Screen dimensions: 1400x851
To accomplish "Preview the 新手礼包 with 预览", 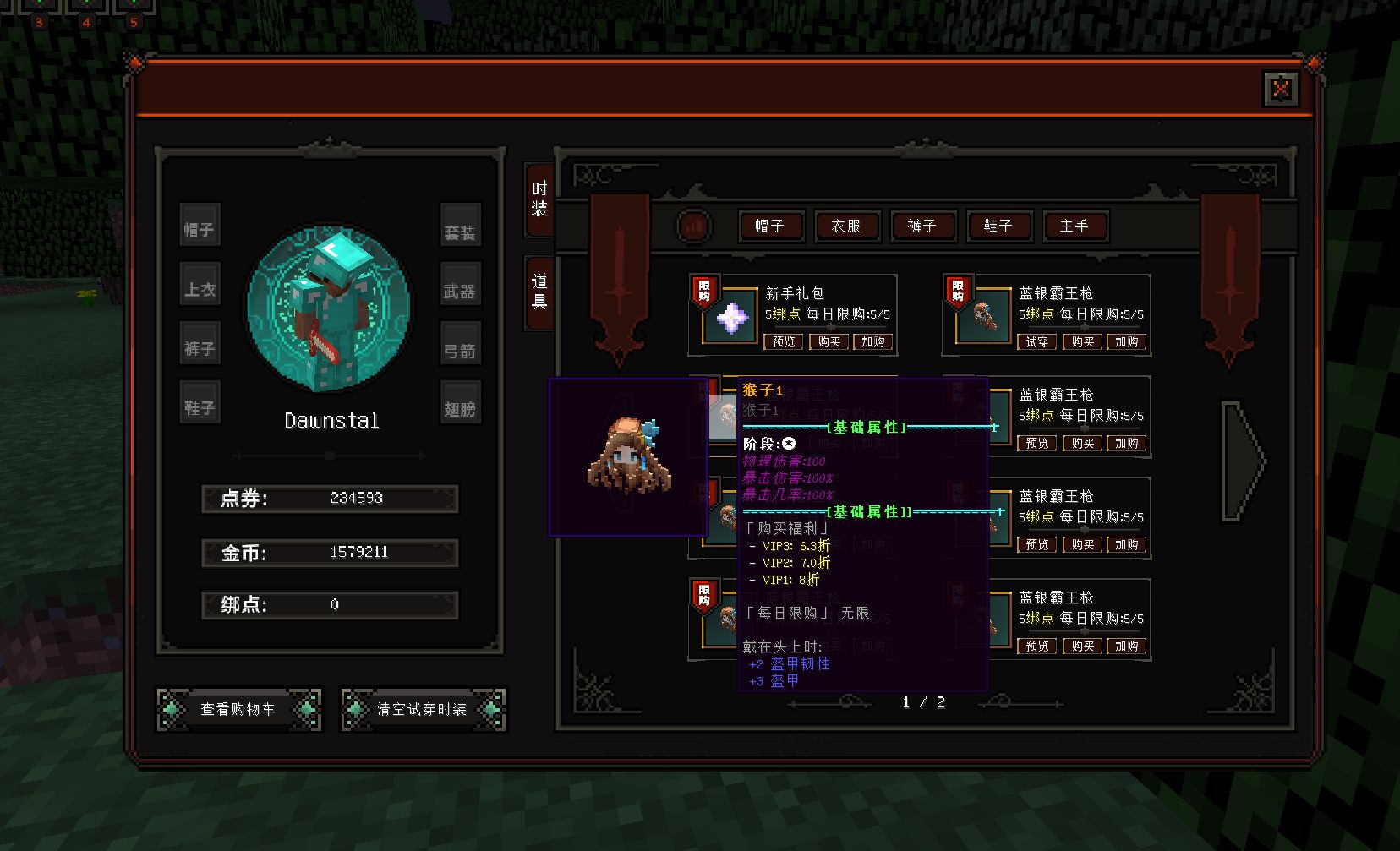I will [784, 342].
